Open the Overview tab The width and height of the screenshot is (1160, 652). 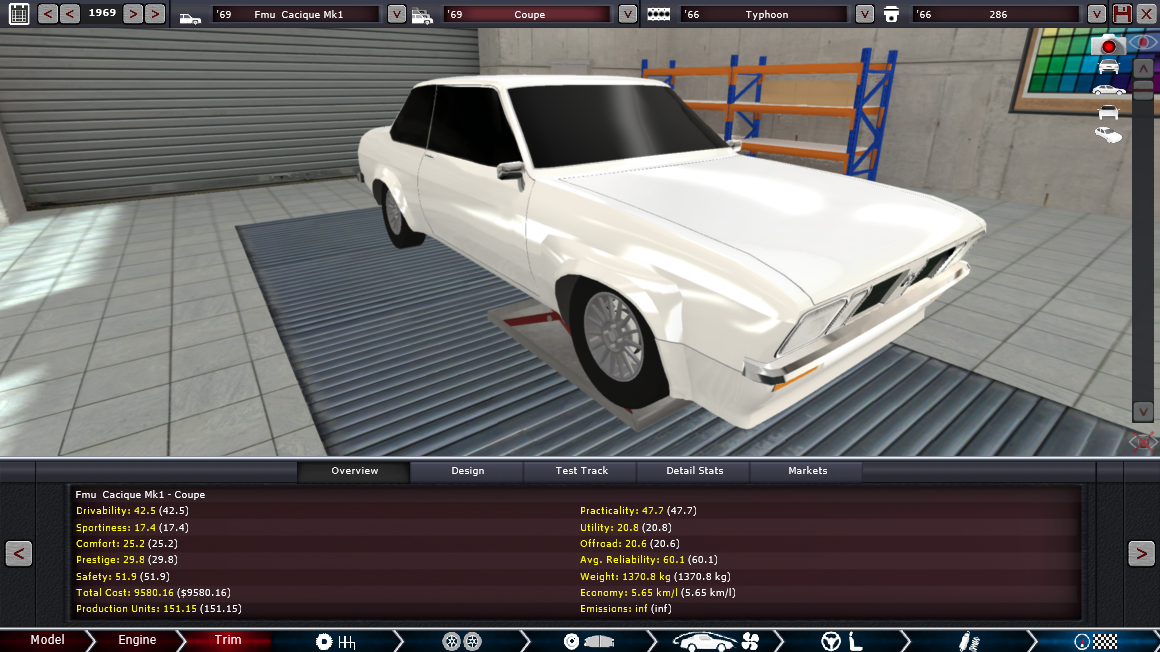tap(354, 471)
